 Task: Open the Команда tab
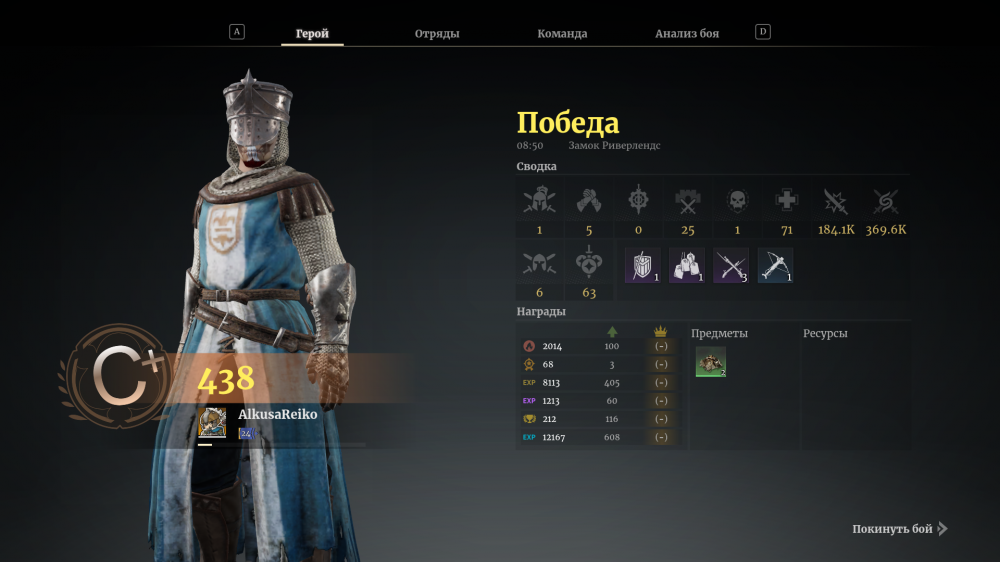(562, 33)
